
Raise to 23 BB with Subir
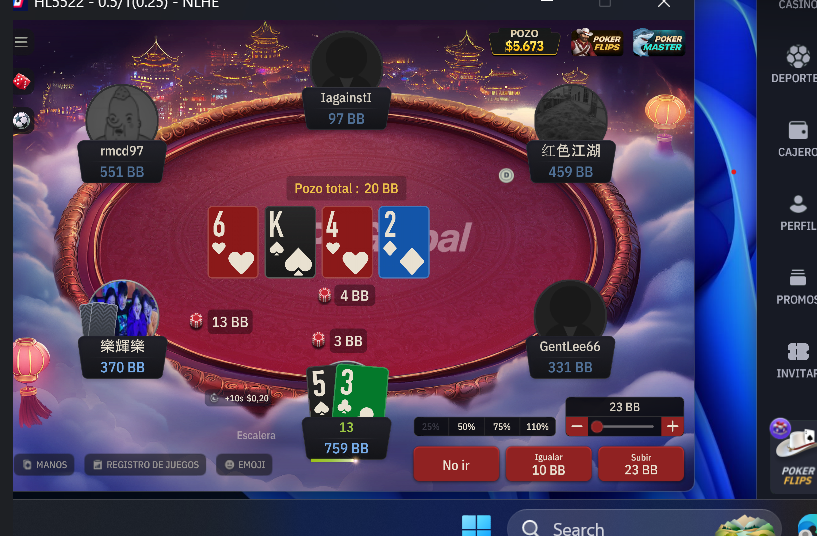point(640,465)
